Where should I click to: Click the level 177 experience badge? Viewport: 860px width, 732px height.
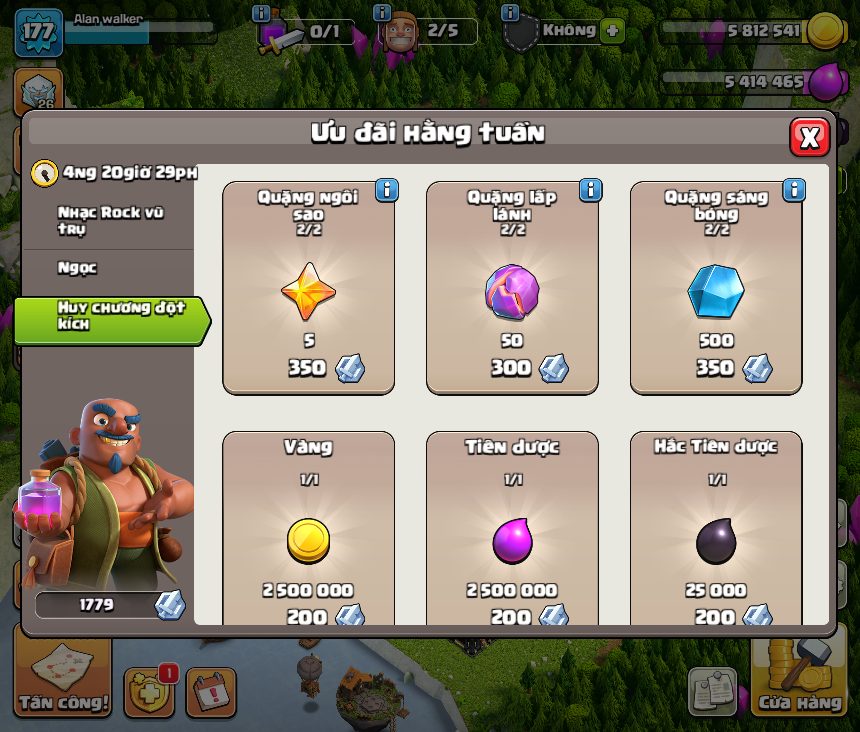click(38, 30)
